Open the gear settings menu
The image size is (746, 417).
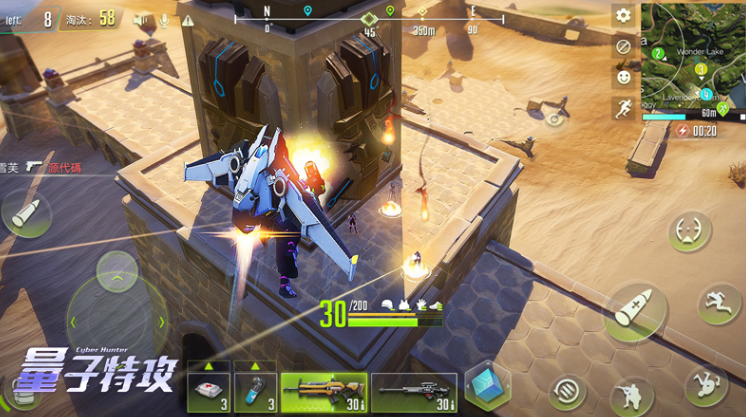pyautogui.click(x=623, y=15)
